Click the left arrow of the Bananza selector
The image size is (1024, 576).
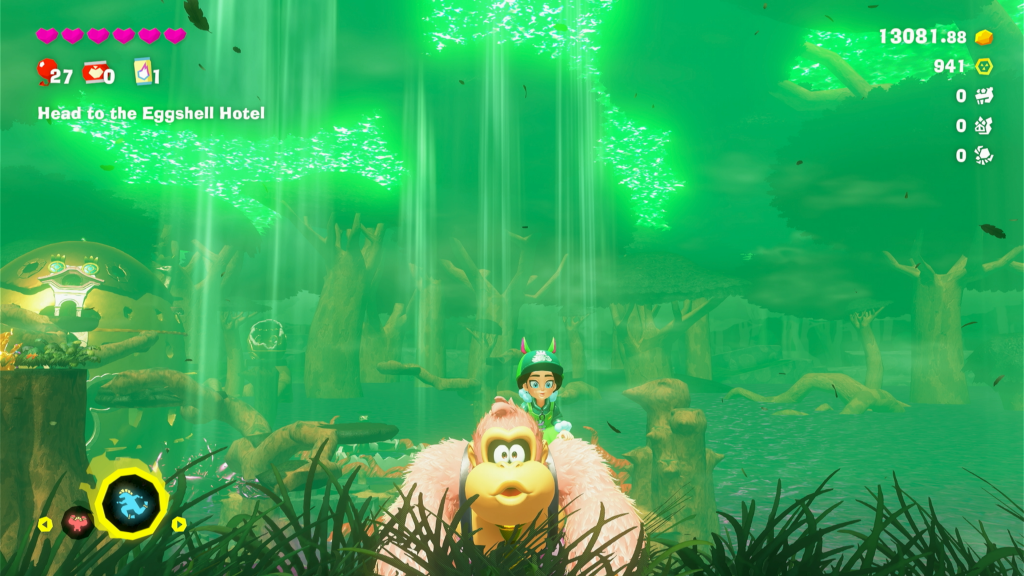coord(45,523)
